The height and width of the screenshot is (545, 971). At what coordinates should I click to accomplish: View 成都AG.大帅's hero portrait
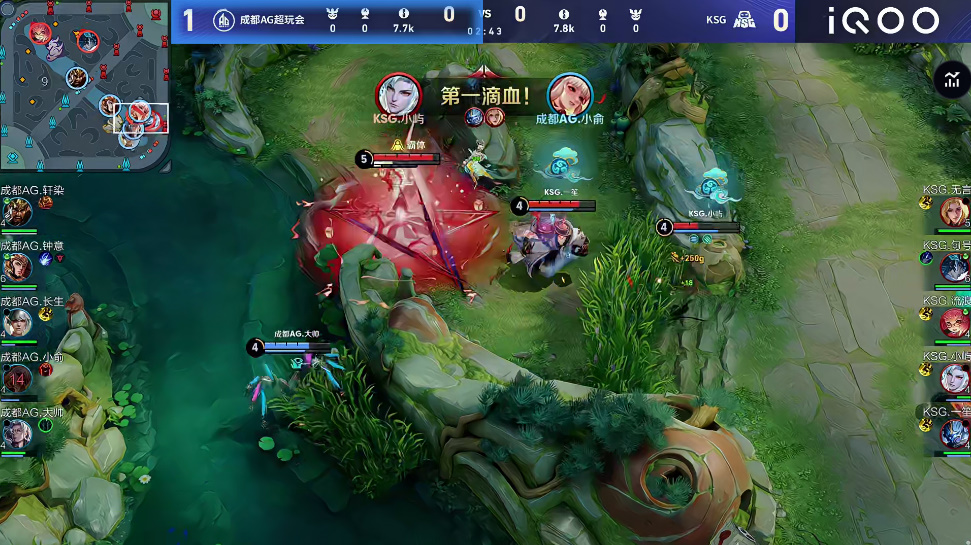pyautogui.click(x=17, y=434)
